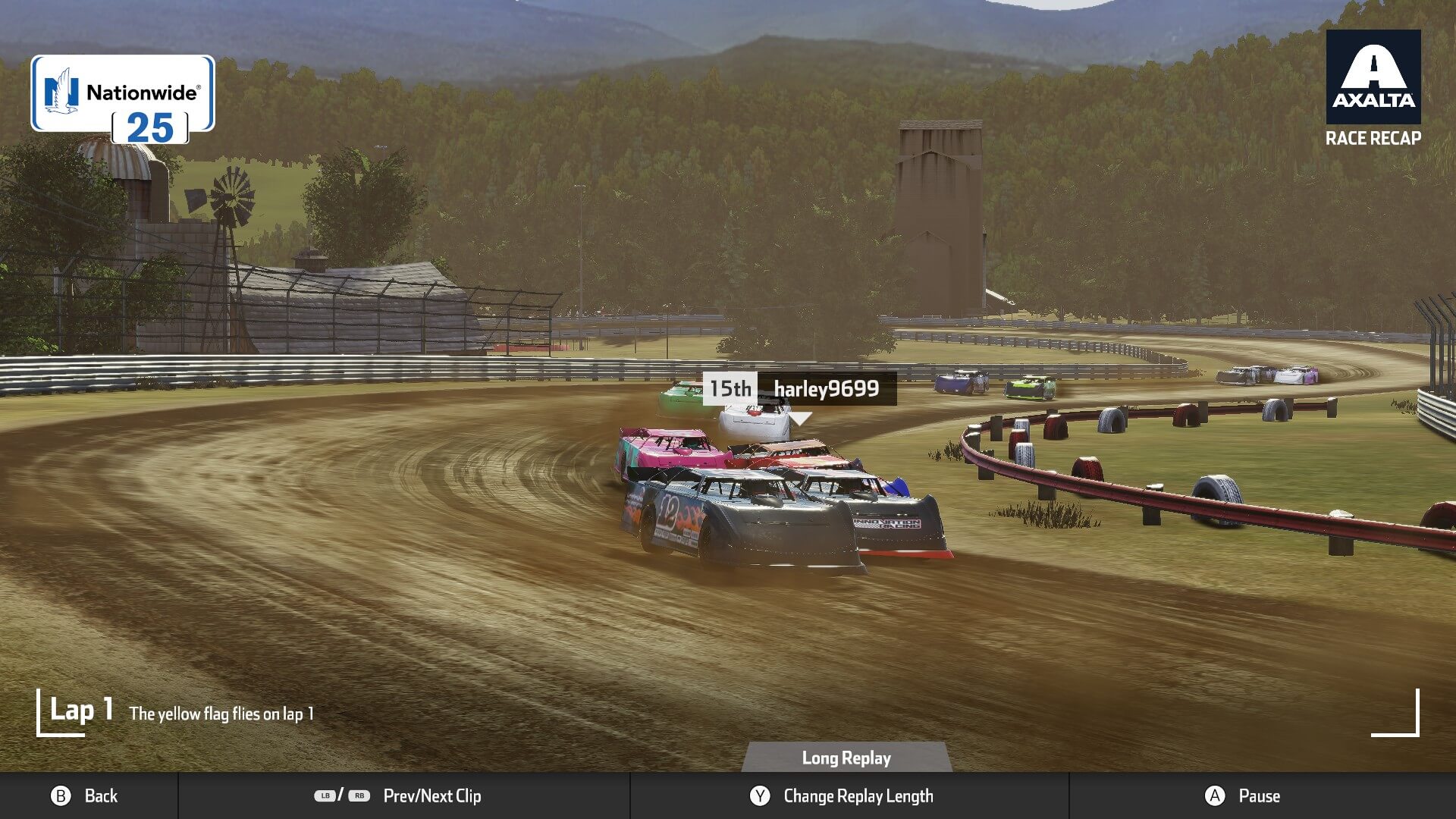Pause the race replay
The image size is (1456, 819).
[x=1242, y=795]
